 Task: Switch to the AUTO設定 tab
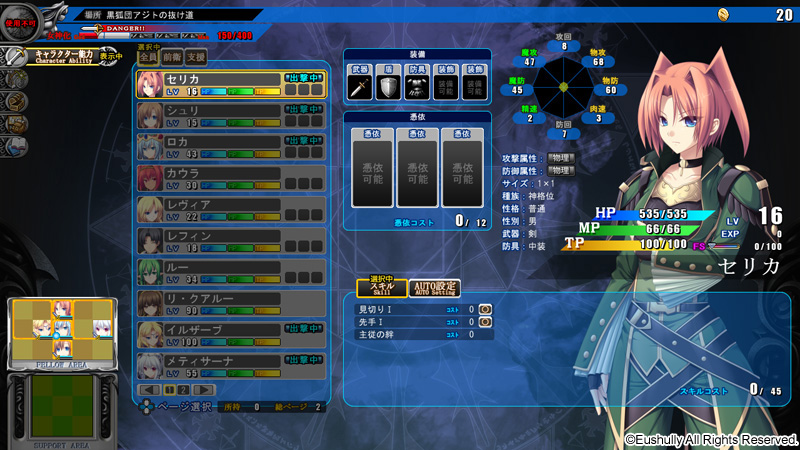434,288
